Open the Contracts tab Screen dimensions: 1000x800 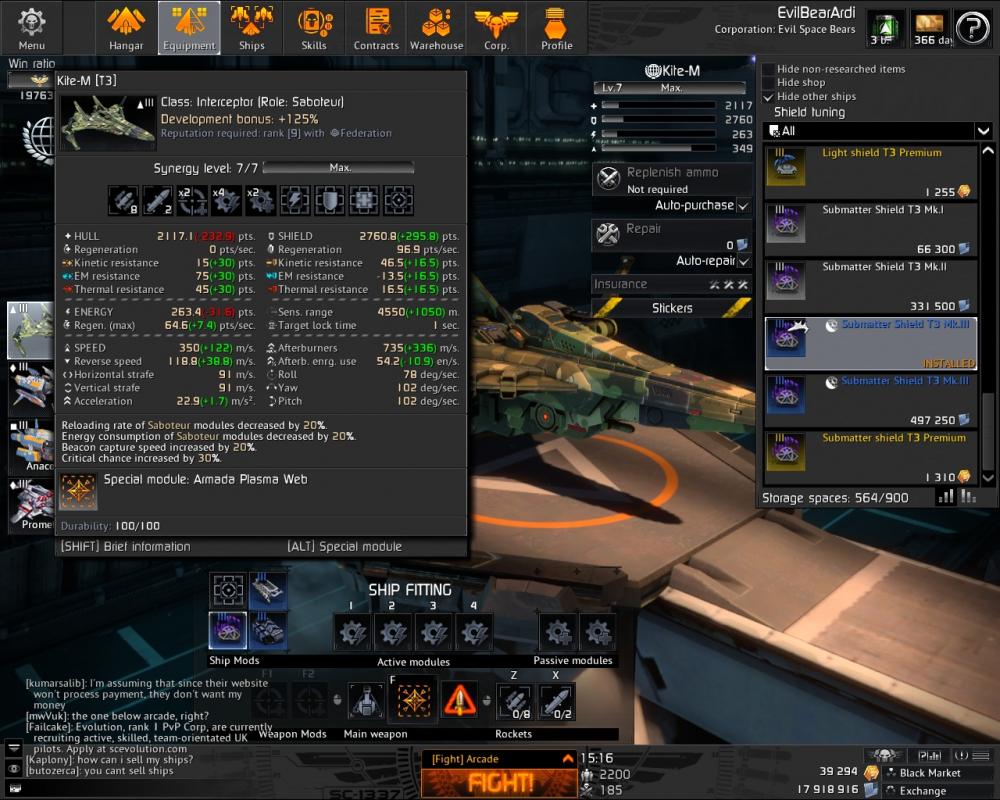[x=376, y=28]
